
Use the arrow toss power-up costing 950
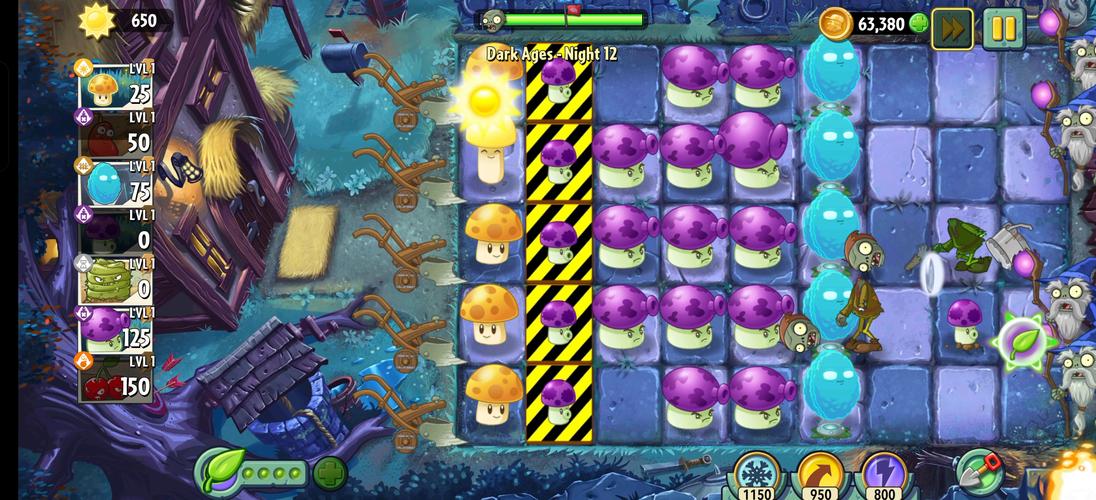(819, 475)
